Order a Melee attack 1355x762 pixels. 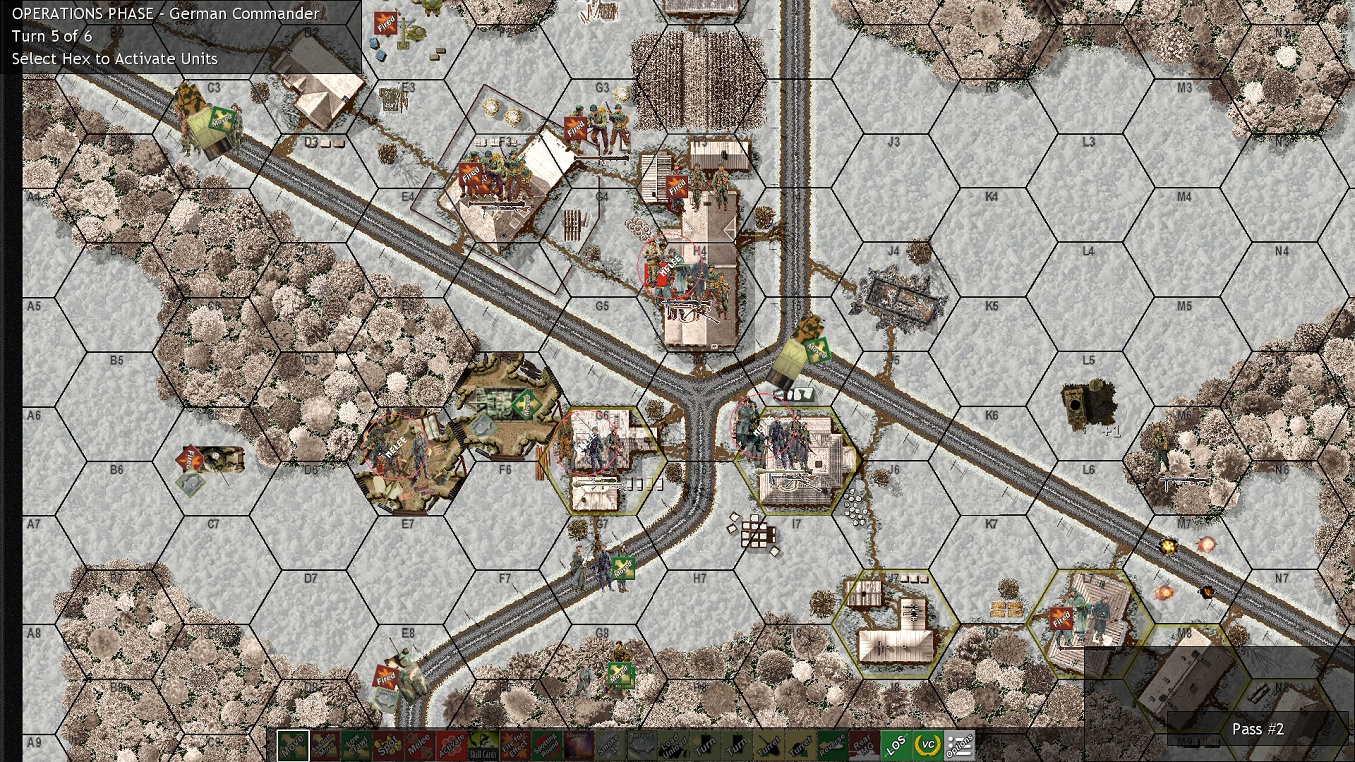419,743
